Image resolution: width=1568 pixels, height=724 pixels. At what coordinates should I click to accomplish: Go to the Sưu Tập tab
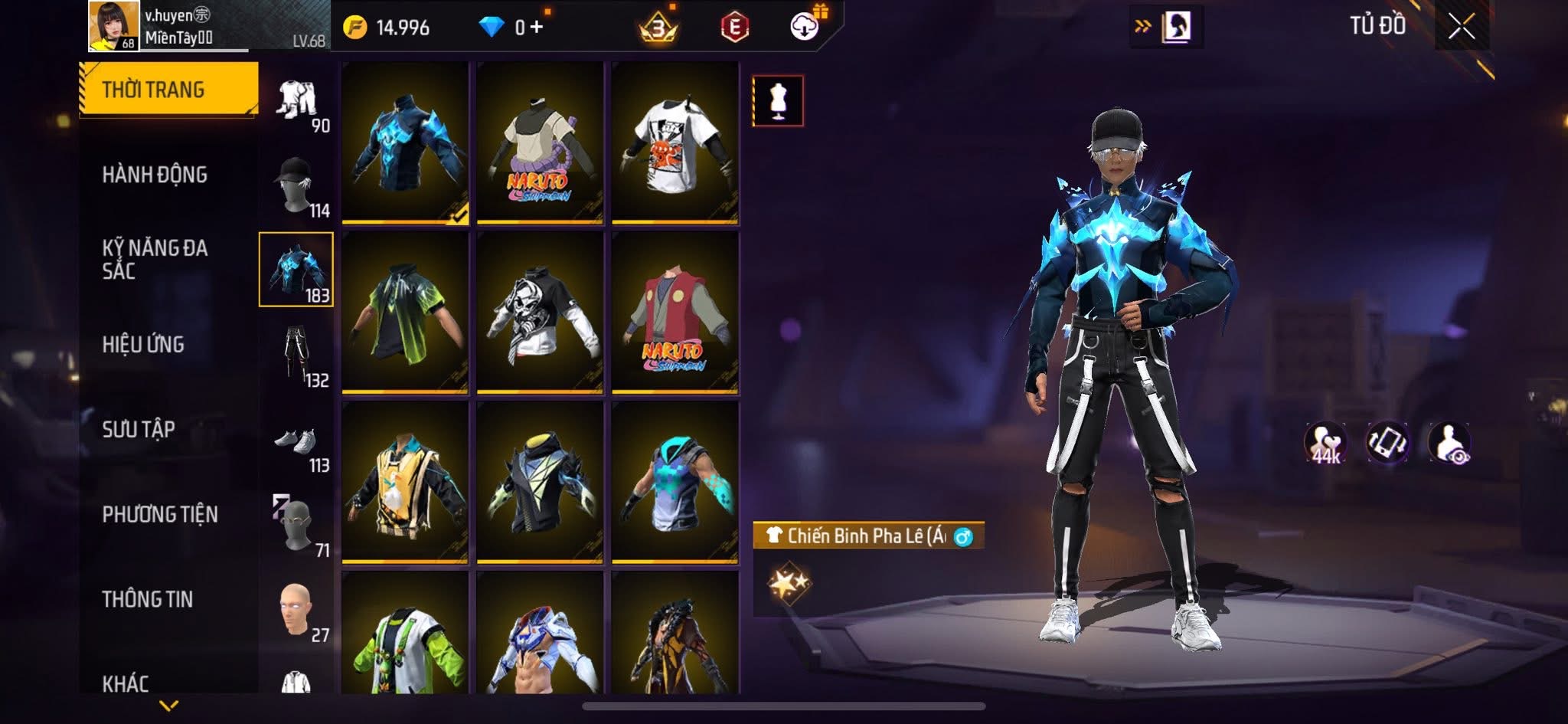click(x=139, y=429)
